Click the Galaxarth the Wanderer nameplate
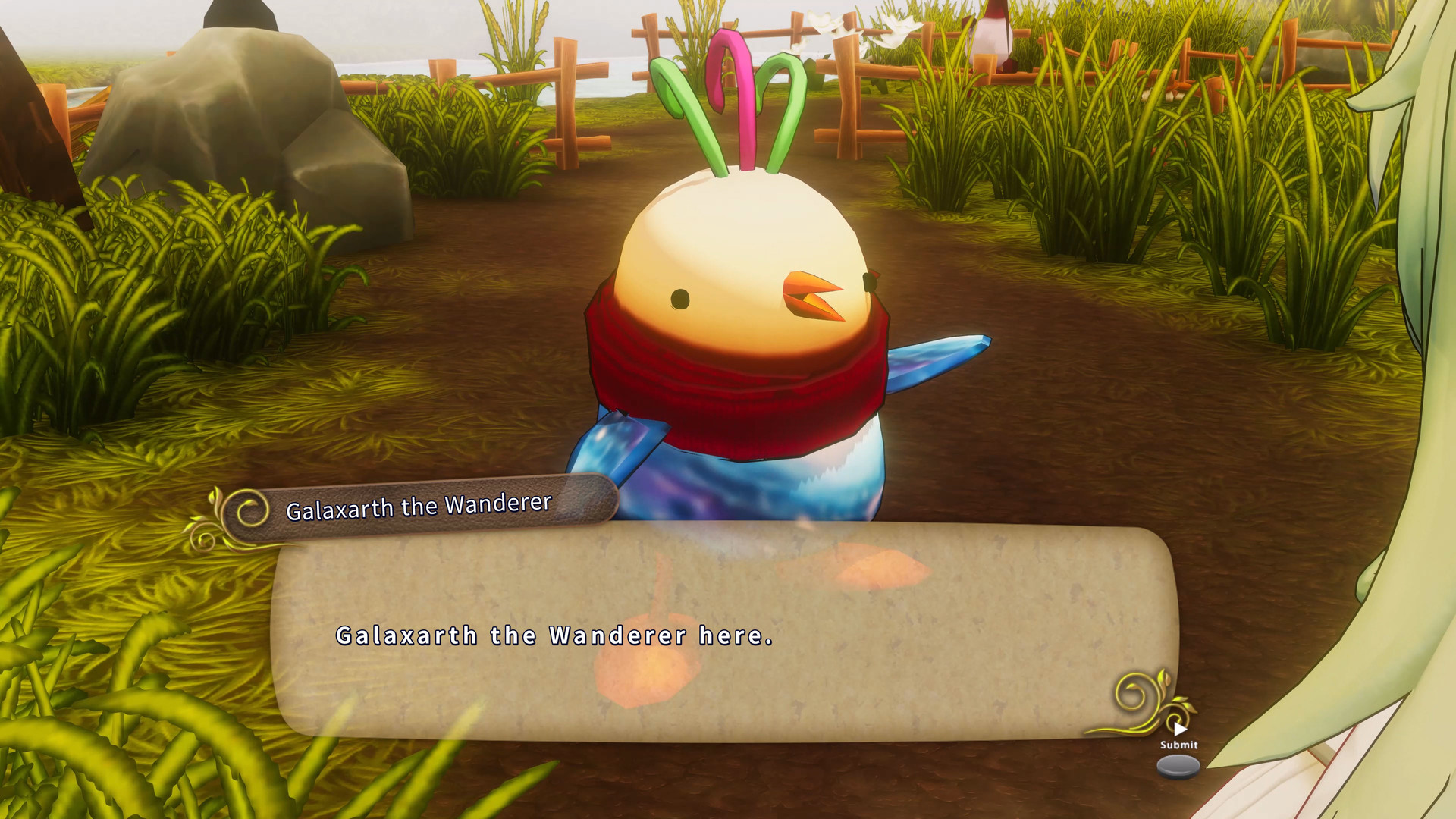The image size is (1456, 819). pos(419,507)
